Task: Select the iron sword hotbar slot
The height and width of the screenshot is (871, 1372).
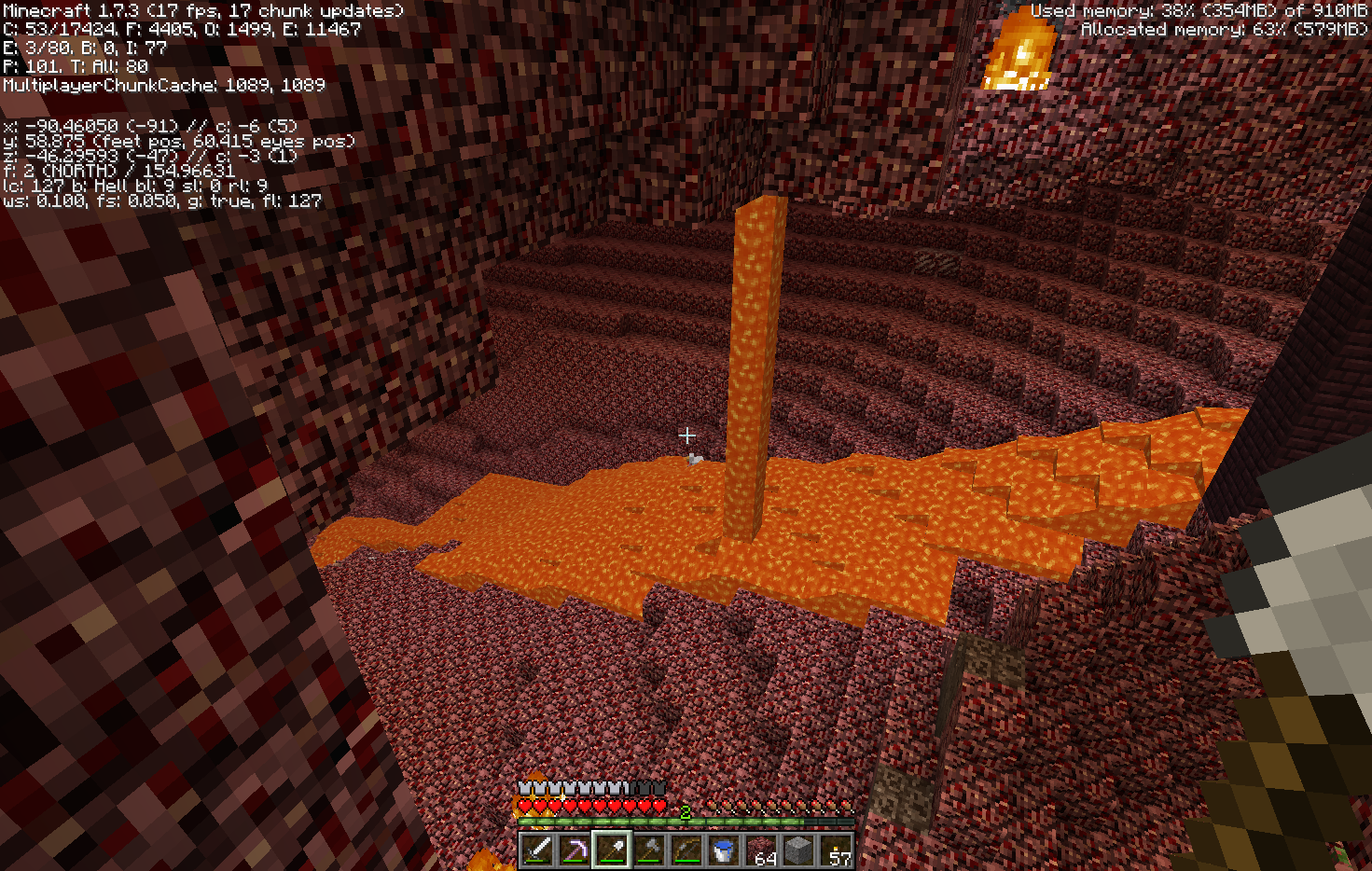Action: [537, 850]
